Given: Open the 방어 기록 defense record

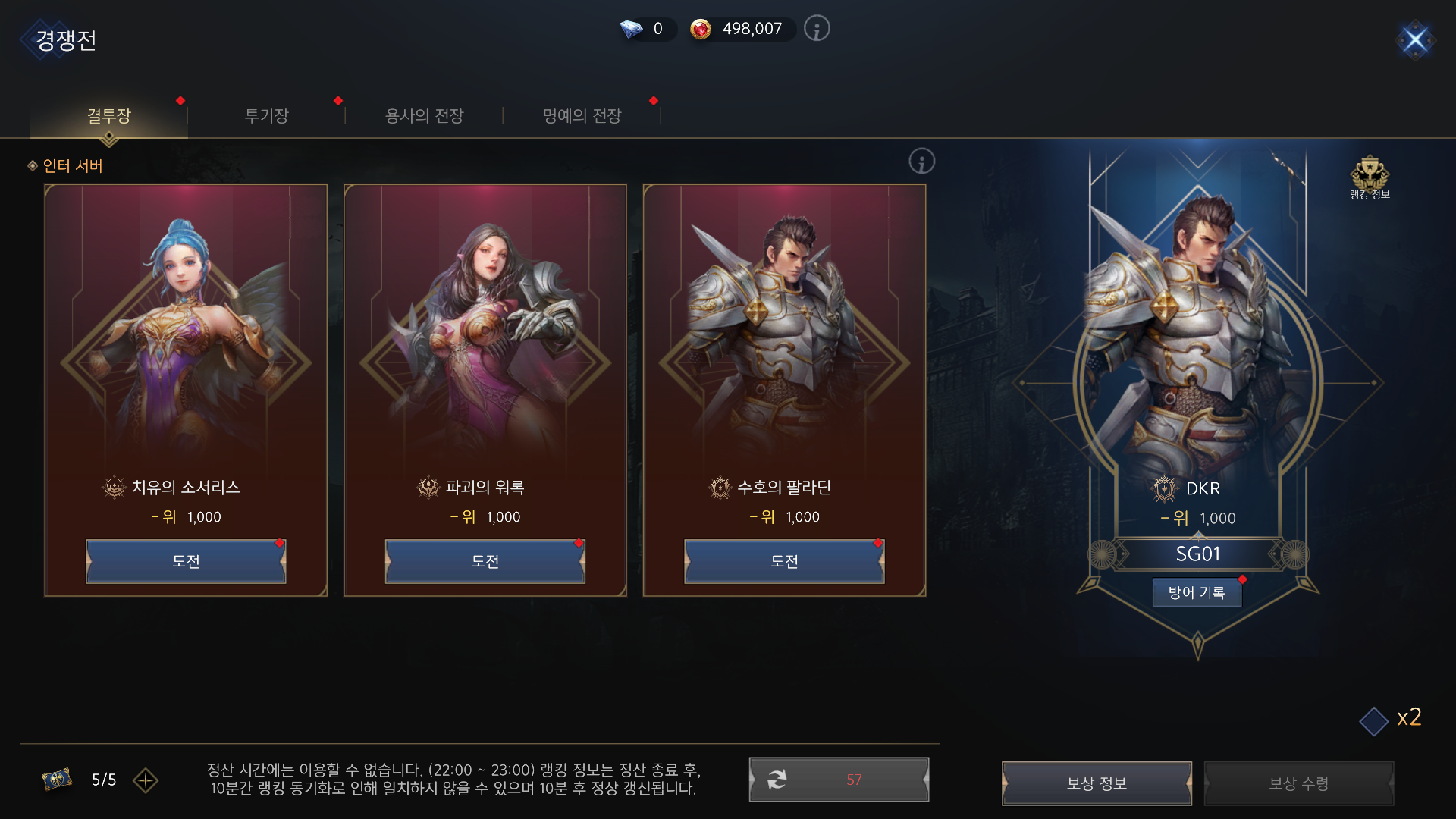Looking at the screenshot, I should (1197, 592).
